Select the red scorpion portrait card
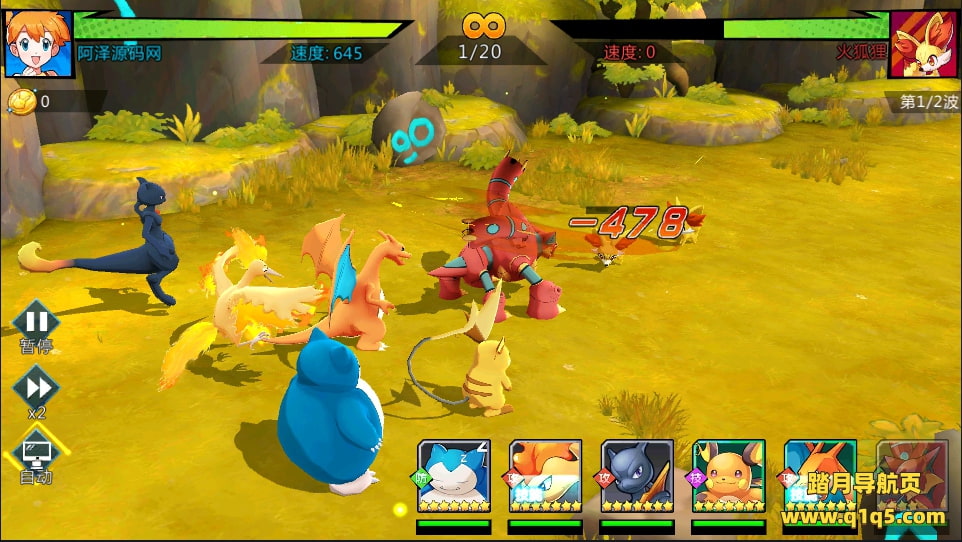 pyautogui.click(x=908, y=476)
